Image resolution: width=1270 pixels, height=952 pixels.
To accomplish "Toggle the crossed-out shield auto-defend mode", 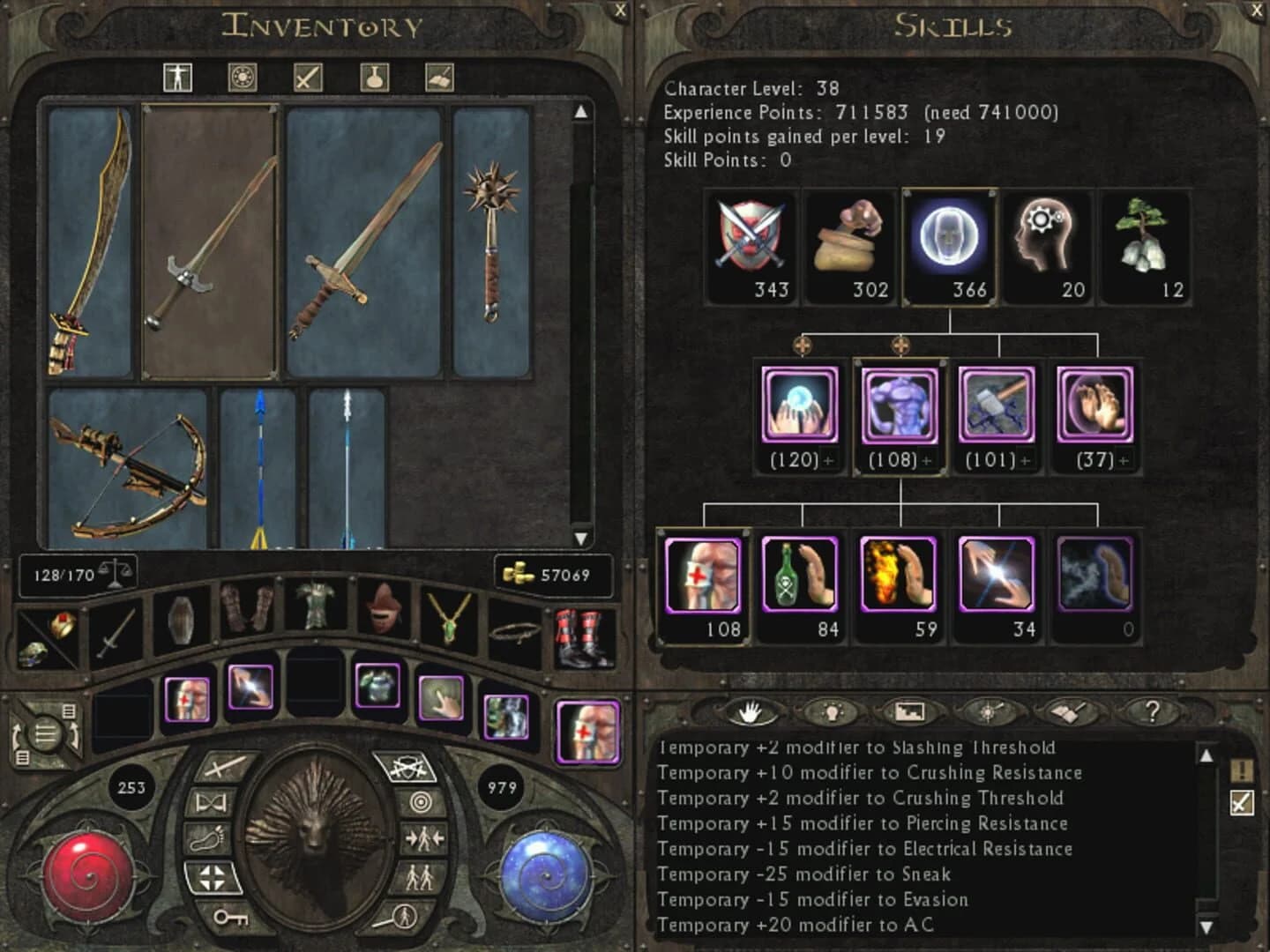I will point(407,766).
